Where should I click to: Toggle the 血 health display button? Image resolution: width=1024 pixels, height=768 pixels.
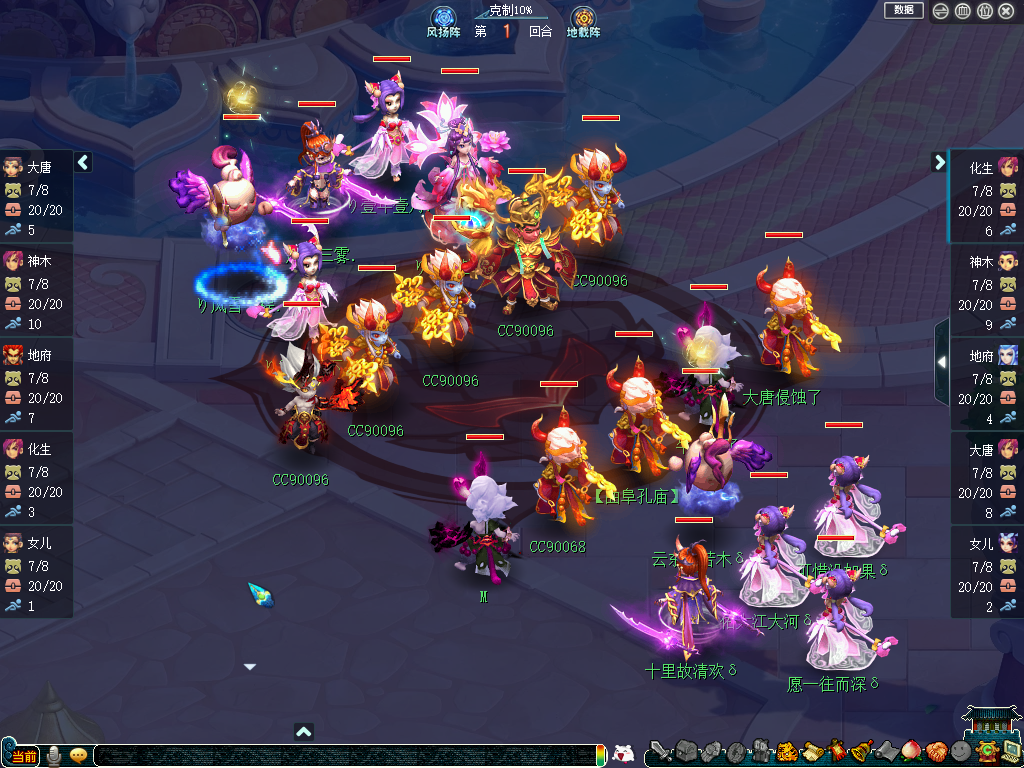962,11
